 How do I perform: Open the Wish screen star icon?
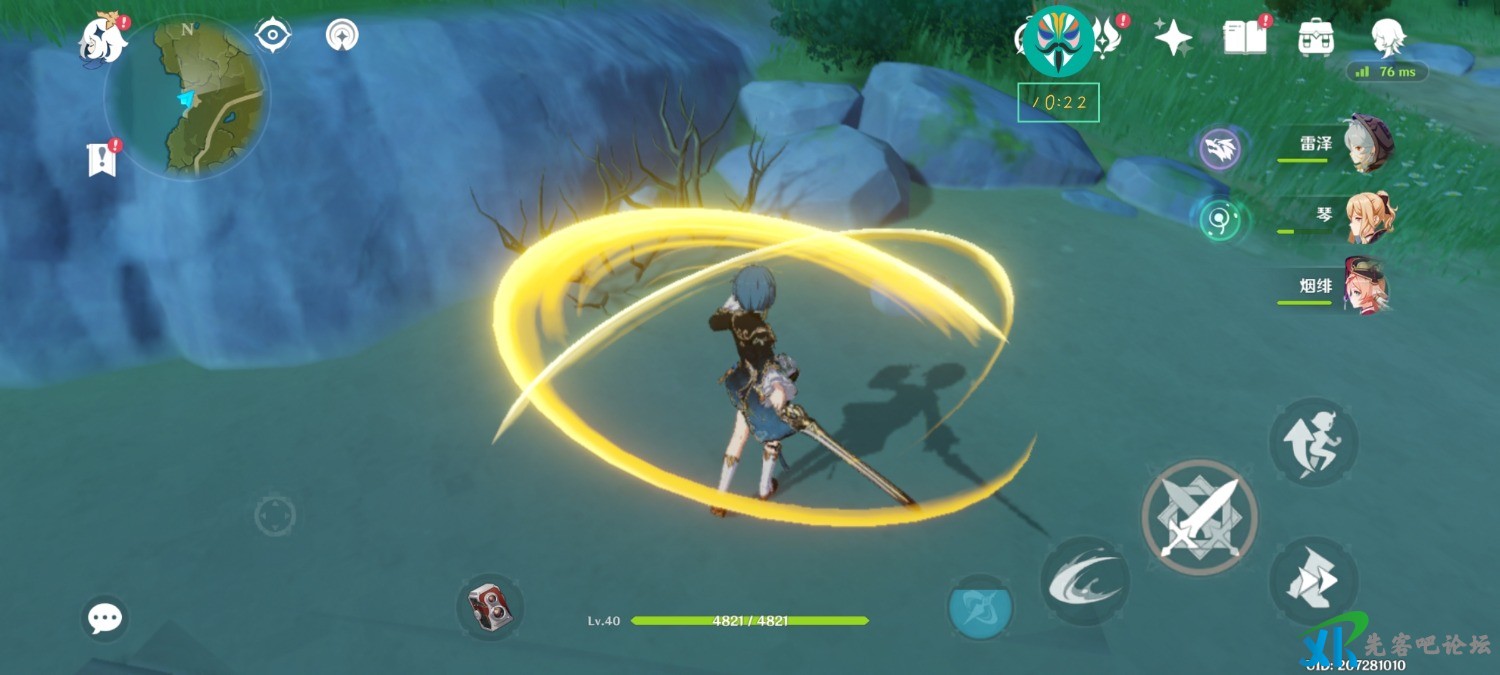coord(1172,38)
